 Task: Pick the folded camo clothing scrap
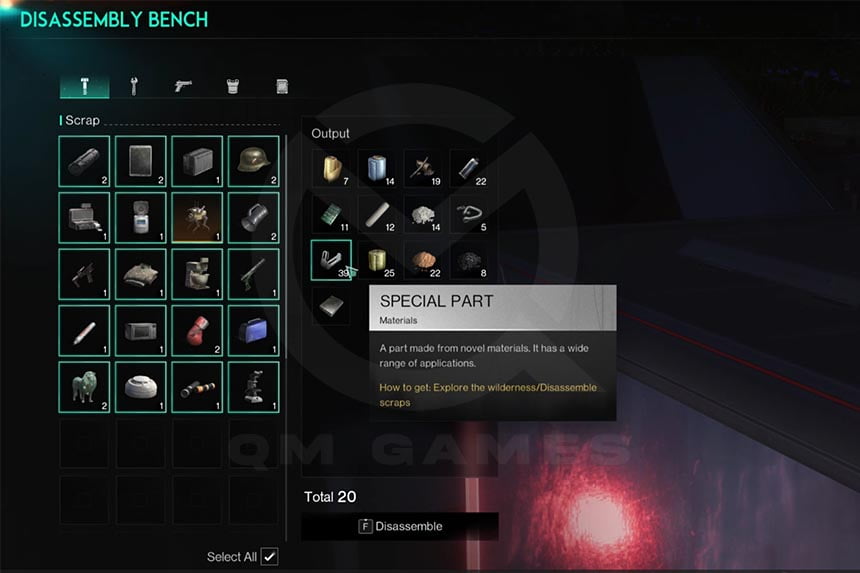pyautogui.click(x=140, y=274)
